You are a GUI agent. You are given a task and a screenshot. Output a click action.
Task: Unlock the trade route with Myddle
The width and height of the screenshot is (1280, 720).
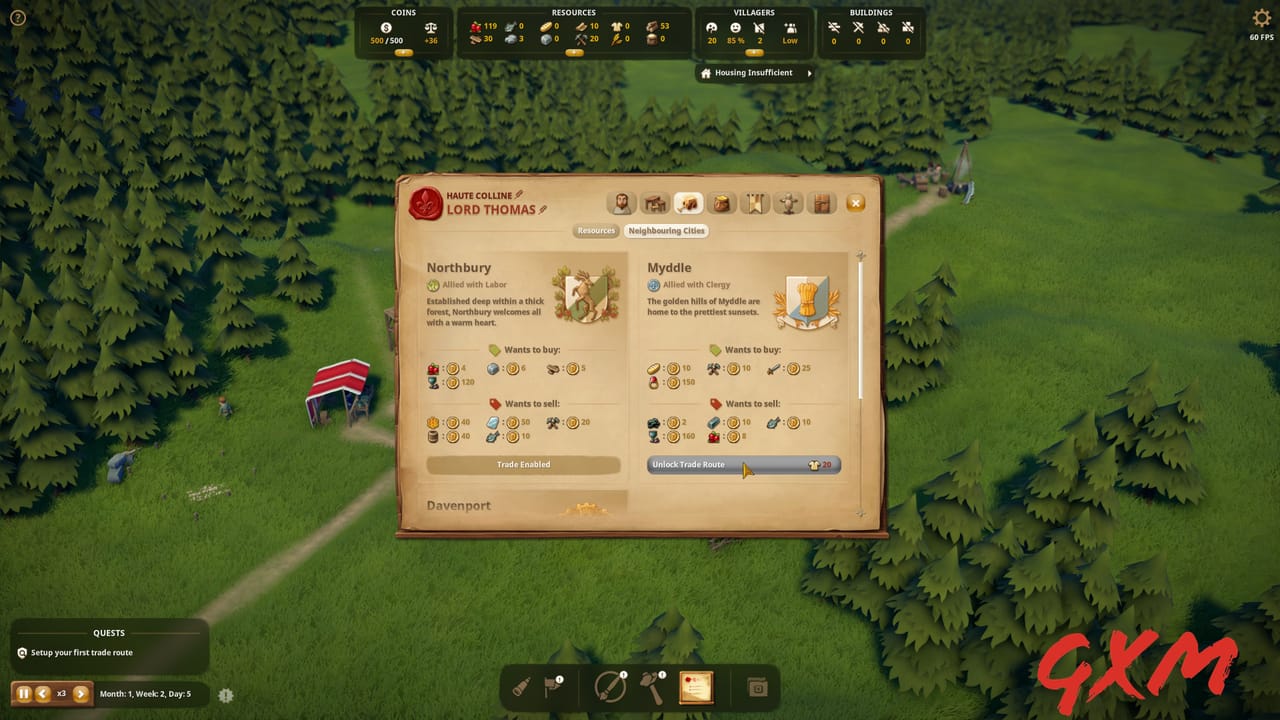coord(742,464)
